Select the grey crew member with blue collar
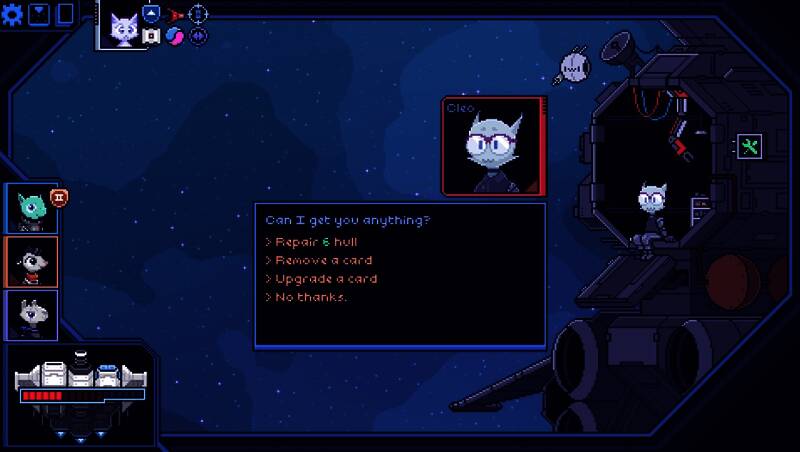 pyautogui.click(x=31, y=314)
